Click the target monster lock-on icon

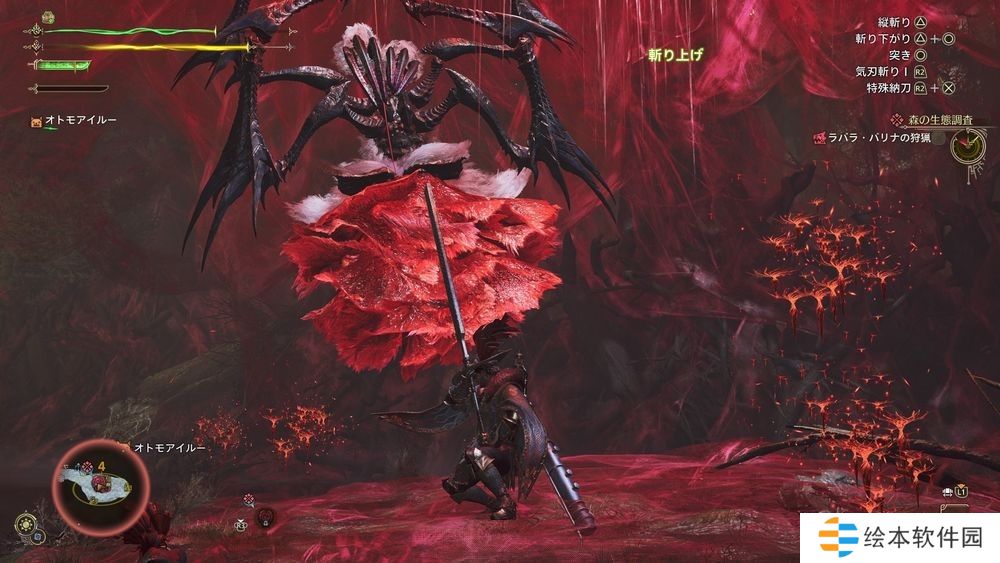(265, 516)
